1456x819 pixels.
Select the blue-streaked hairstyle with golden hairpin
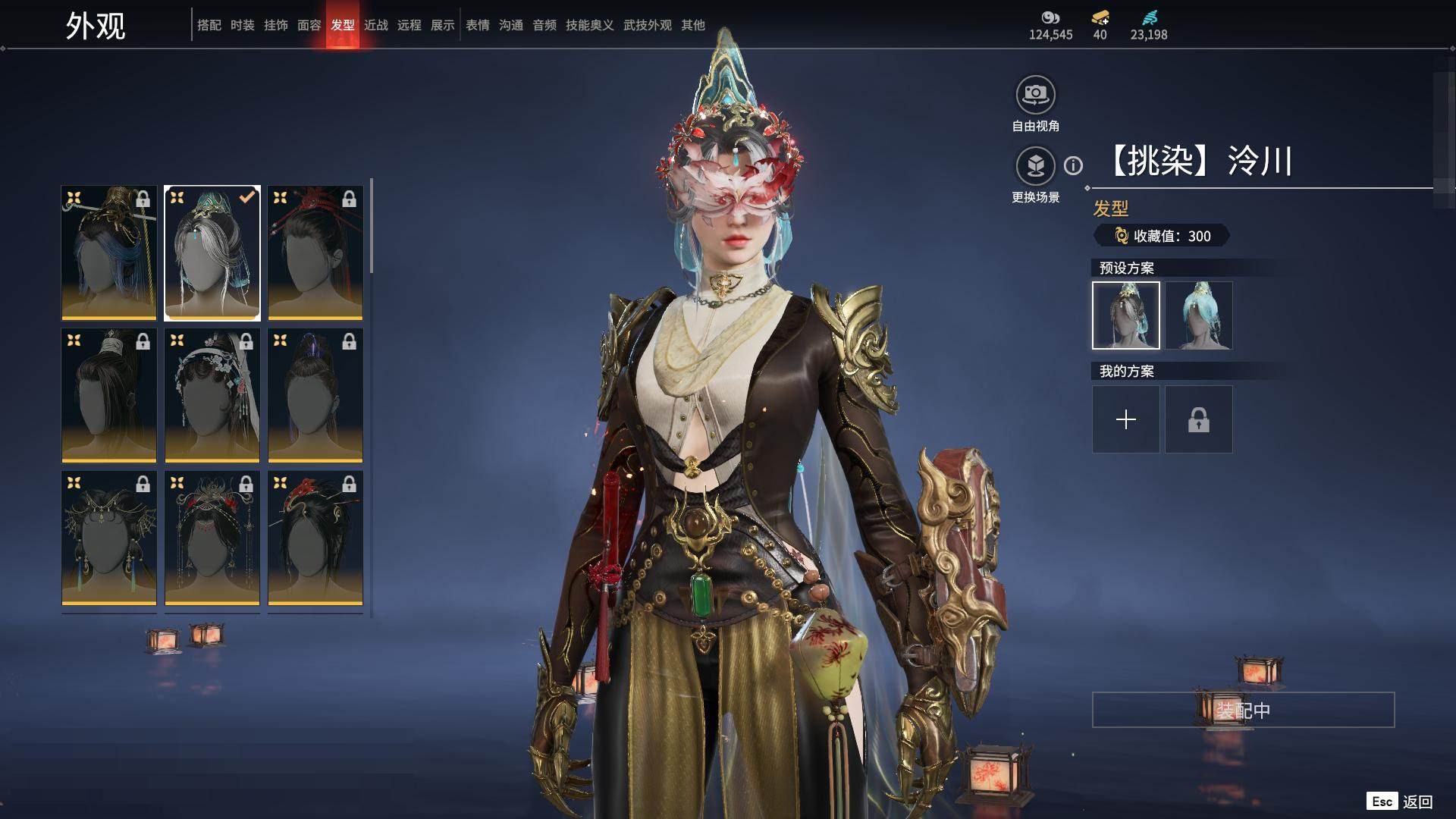[109, 253]
